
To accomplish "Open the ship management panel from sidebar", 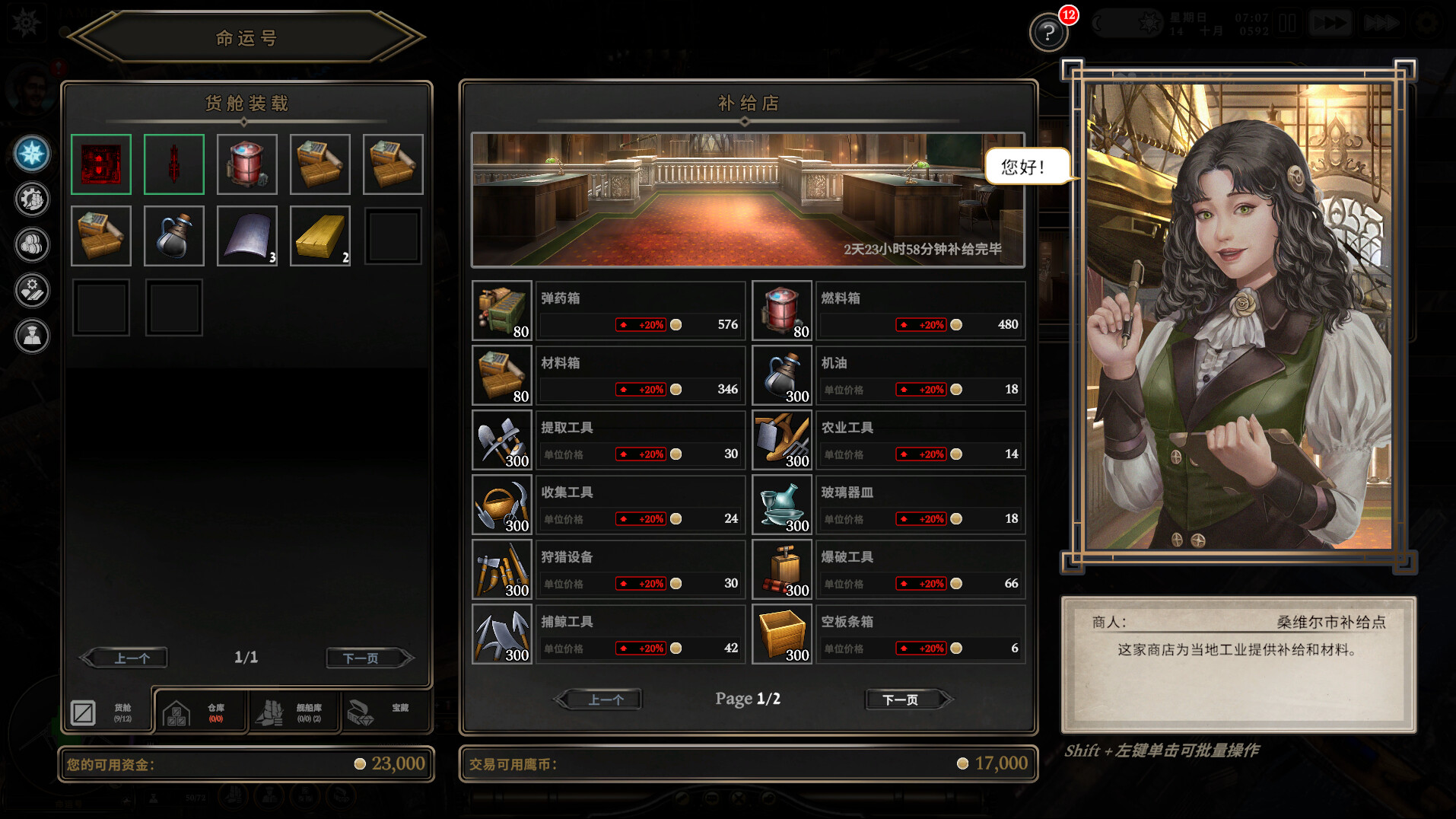I will pyautogui.click(x=30, y=200).
